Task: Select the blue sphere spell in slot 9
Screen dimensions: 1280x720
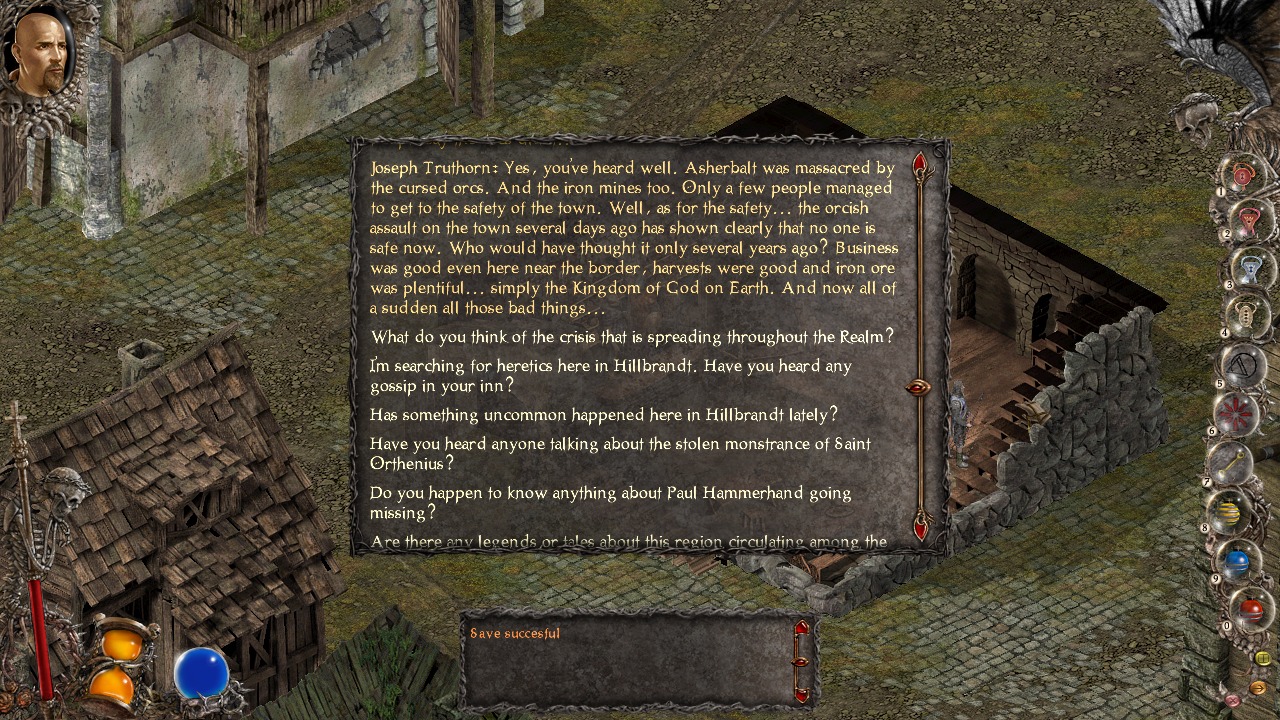Action: [1239, 560]
